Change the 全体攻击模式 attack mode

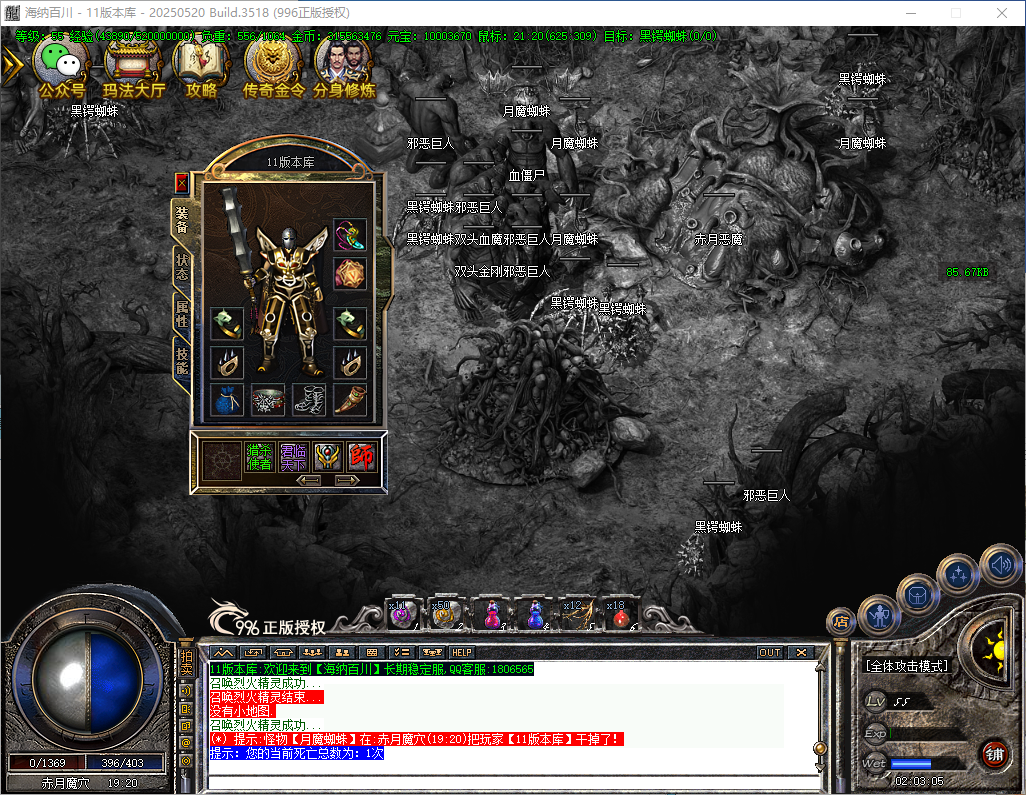tap(906, 666)
